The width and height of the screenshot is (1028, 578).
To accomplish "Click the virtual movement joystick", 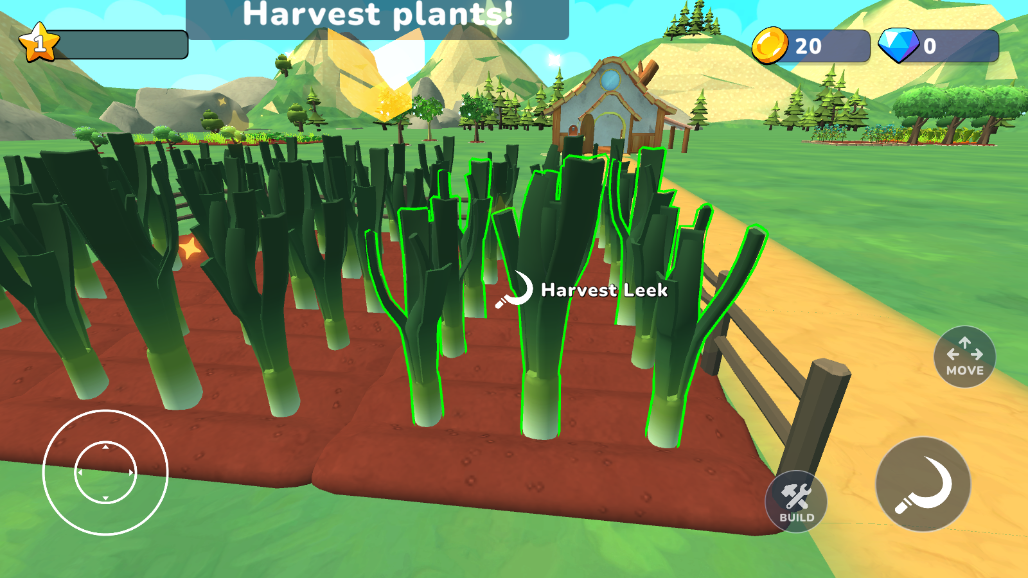I will 105,472.
